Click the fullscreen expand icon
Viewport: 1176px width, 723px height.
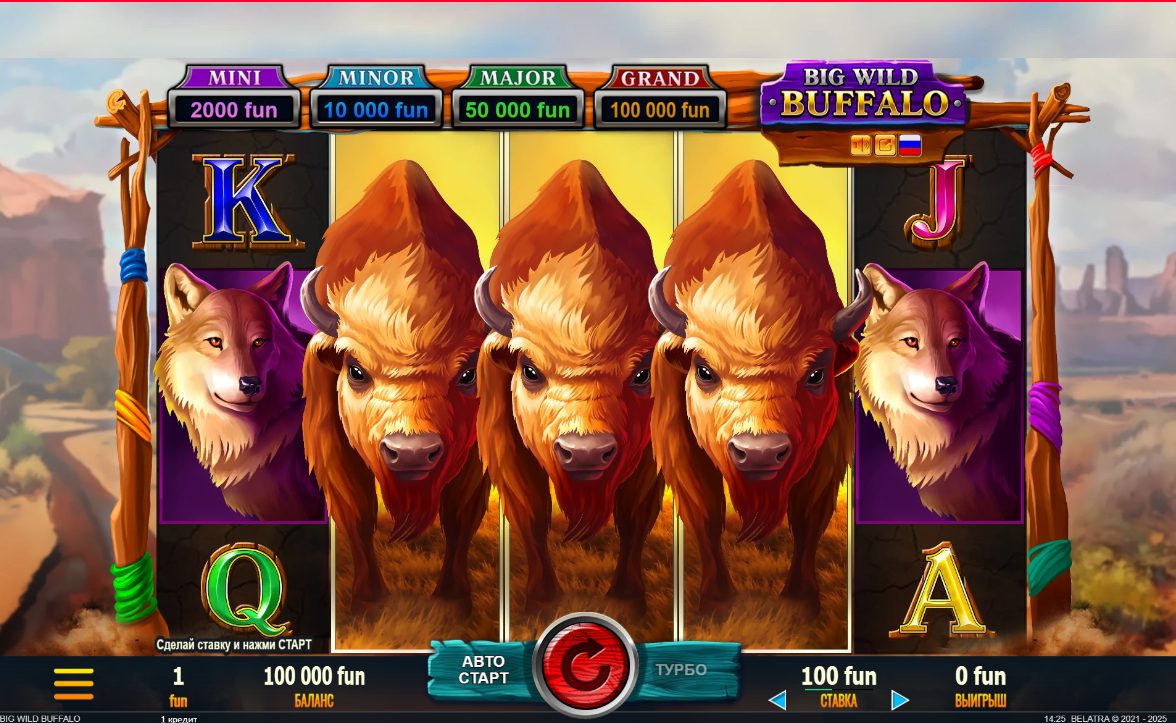[885, 146]
